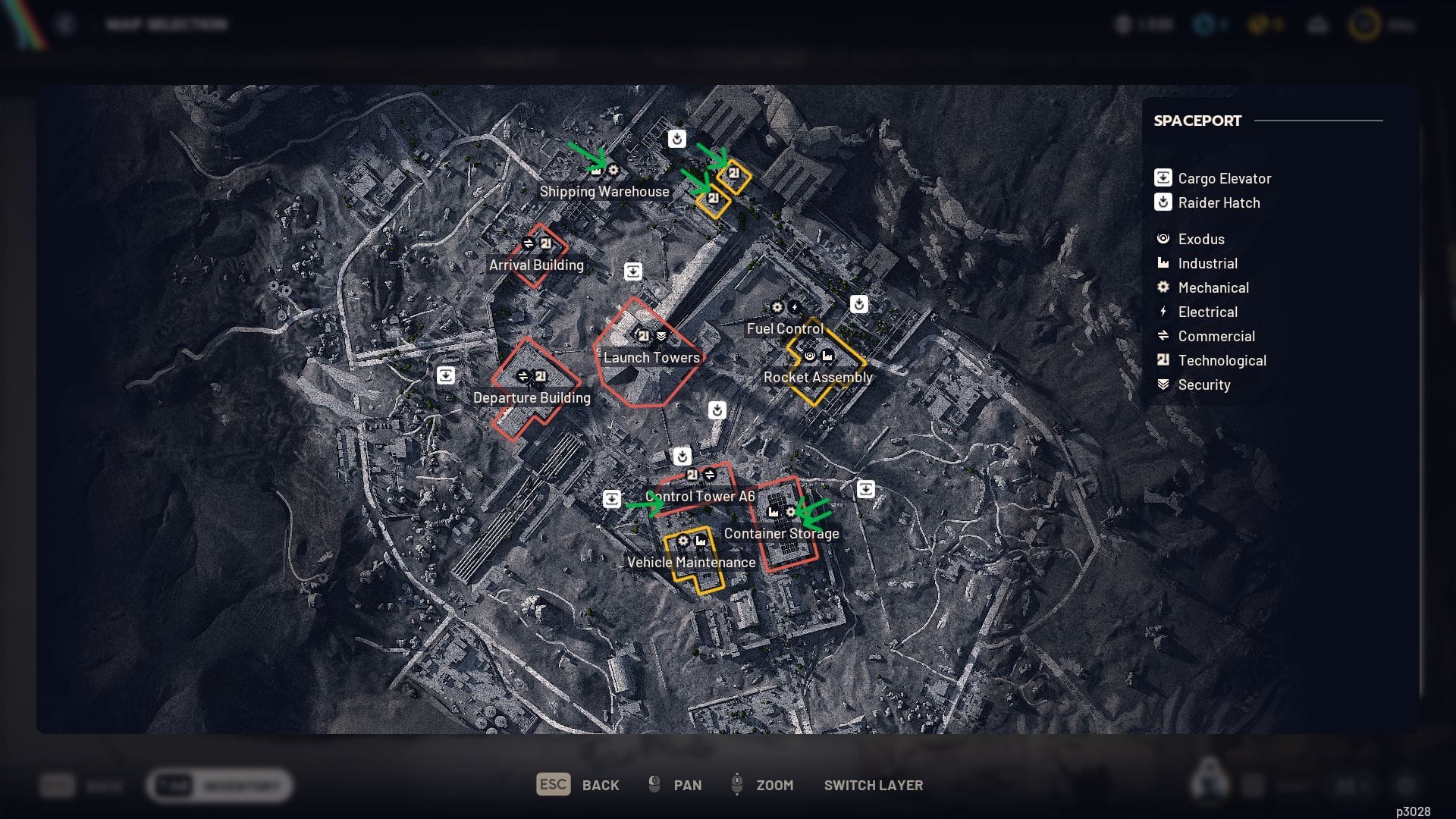Open MAP SELECTION in the top bar
Viewport: 1456px width, 819px height.
[x=167, y=24]
